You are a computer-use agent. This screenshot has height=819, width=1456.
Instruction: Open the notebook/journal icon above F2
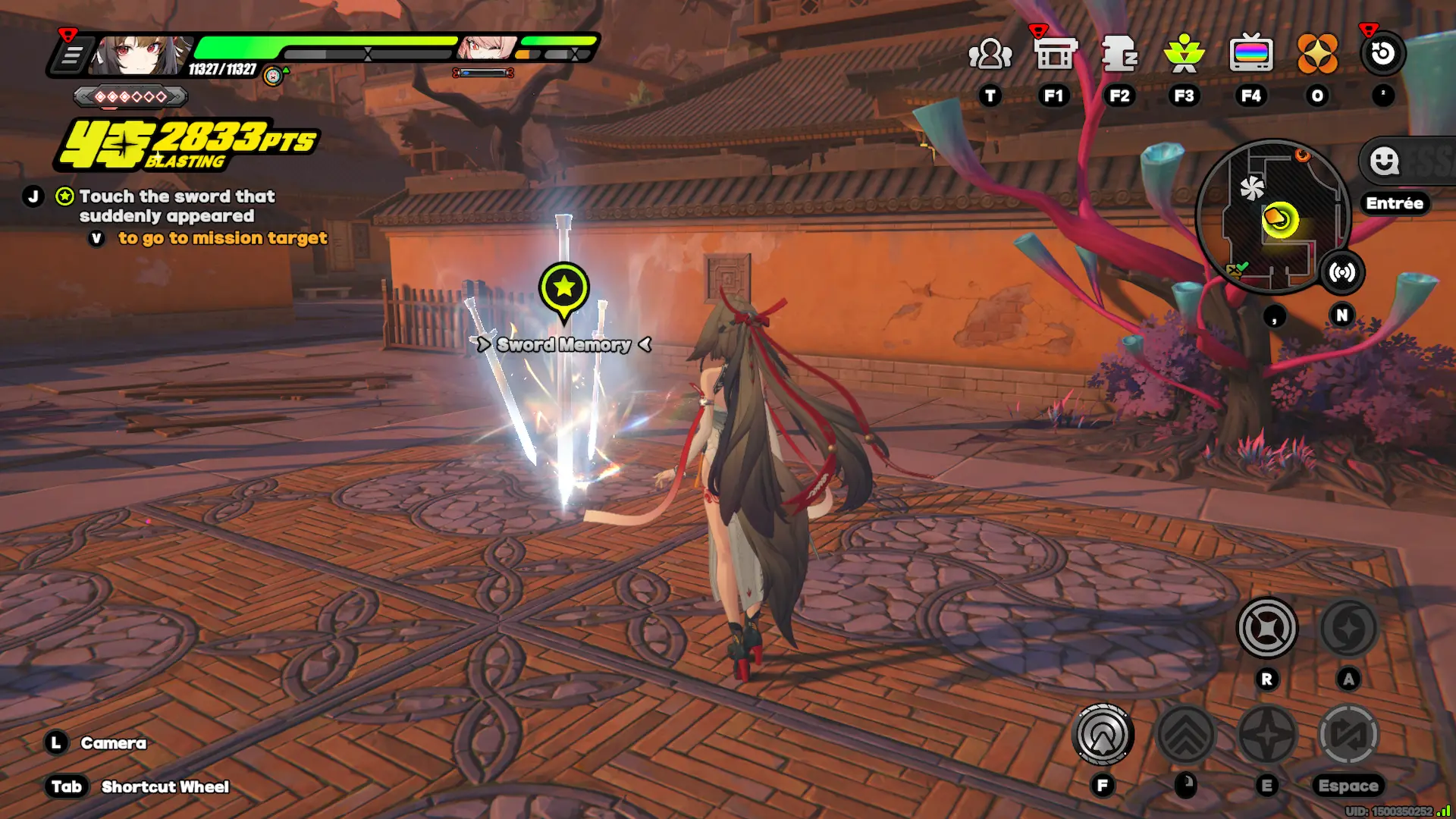(1119, 52)
